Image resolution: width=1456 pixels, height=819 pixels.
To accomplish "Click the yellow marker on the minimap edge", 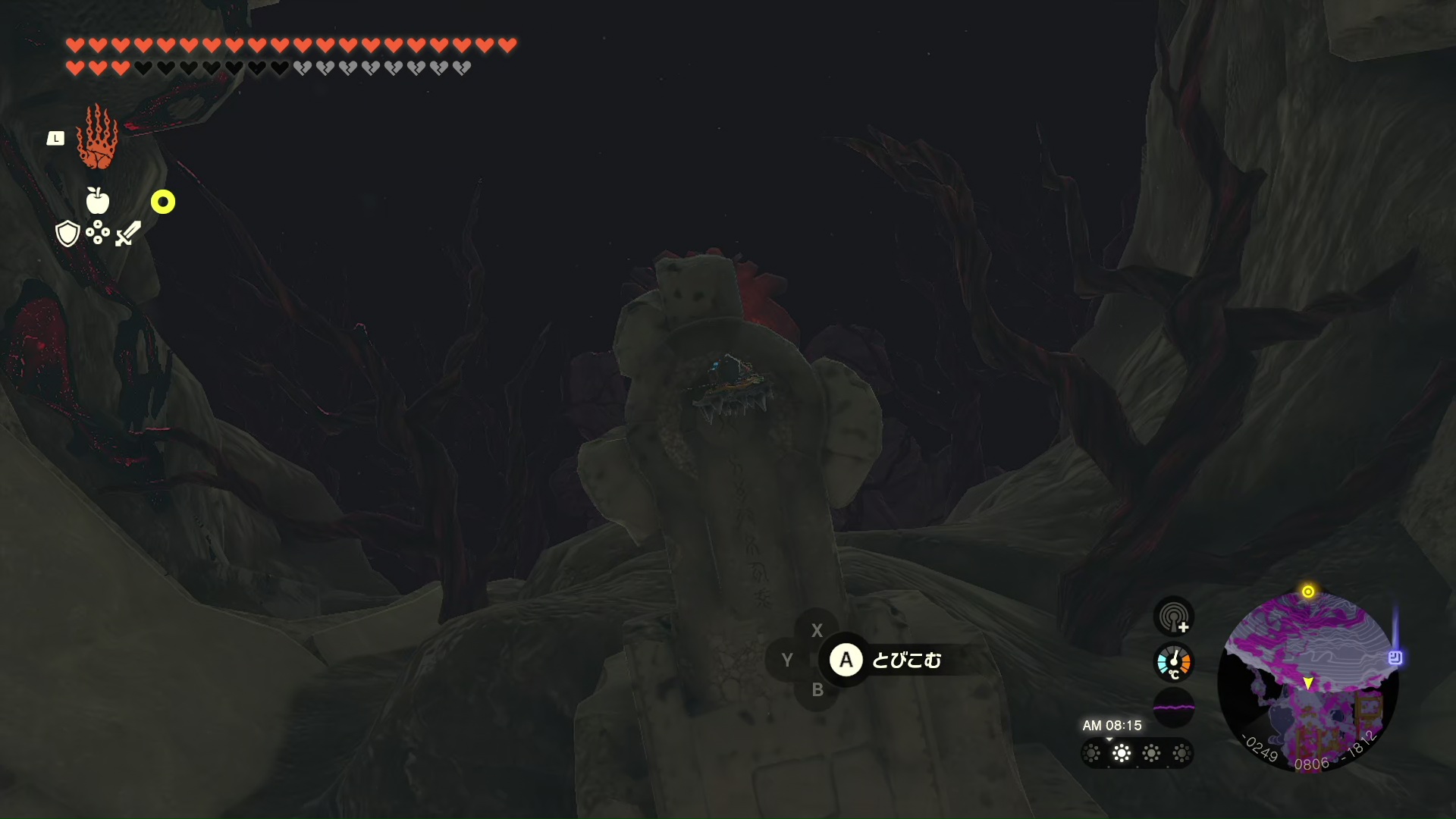I will point(1308,591).
